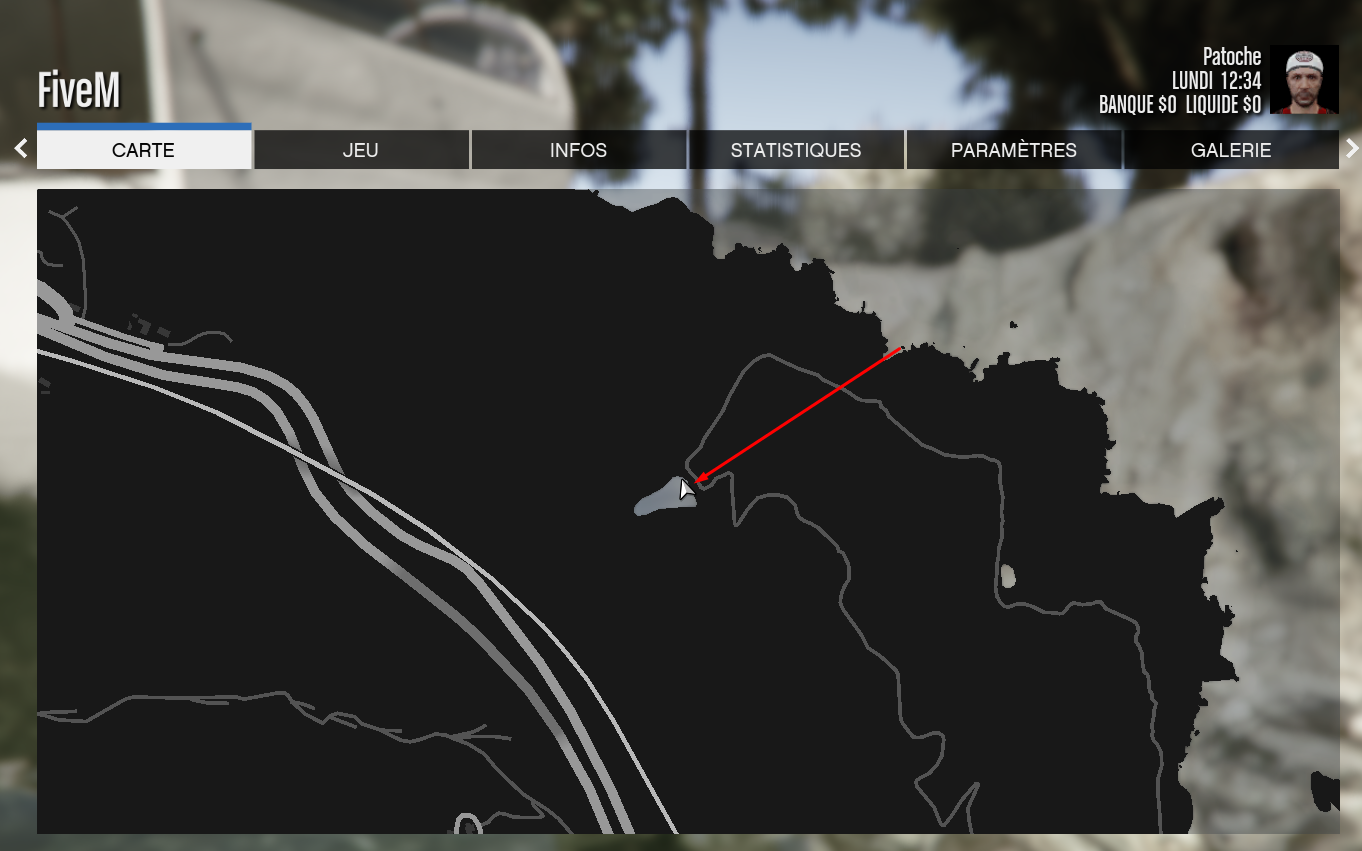Open the JEU tab

361,150
